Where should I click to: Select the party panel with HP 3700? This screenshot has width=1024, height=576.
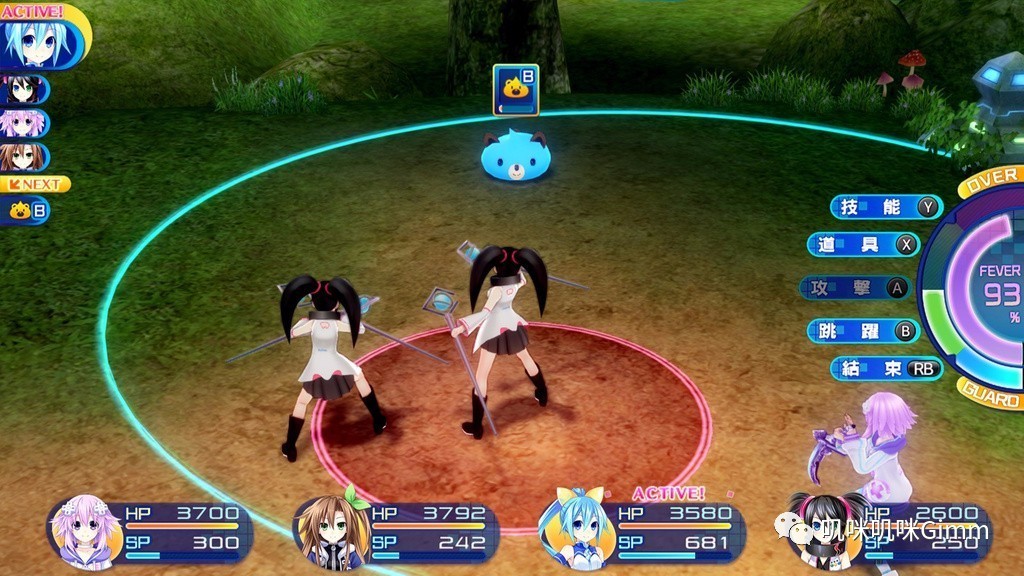(x=150, y=530)
